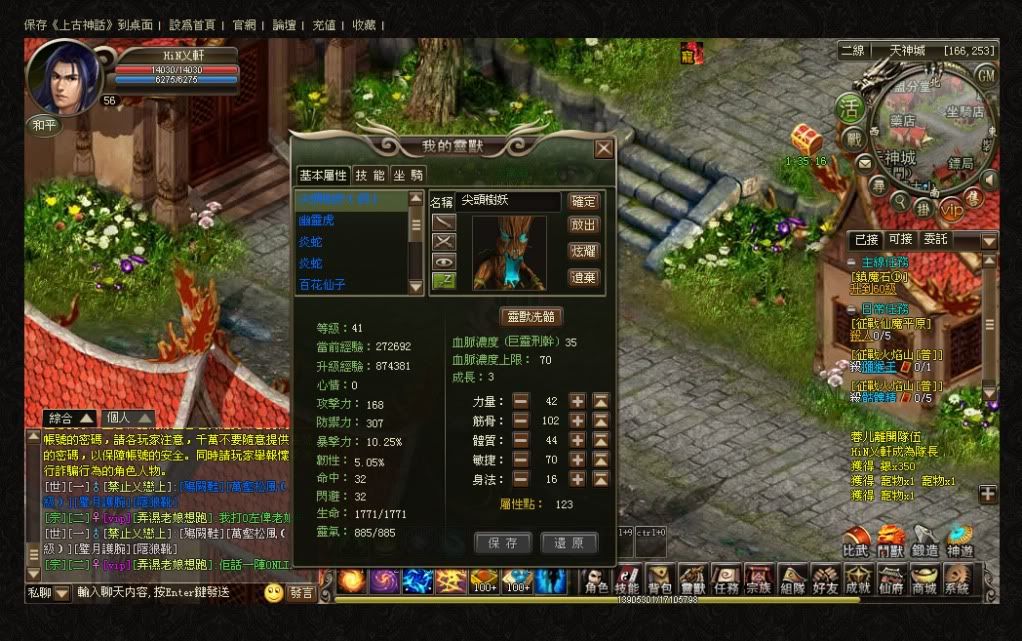Click the 遺棄 abandon pet button
Screen dimensions: 1022x641
coord(583,278)
